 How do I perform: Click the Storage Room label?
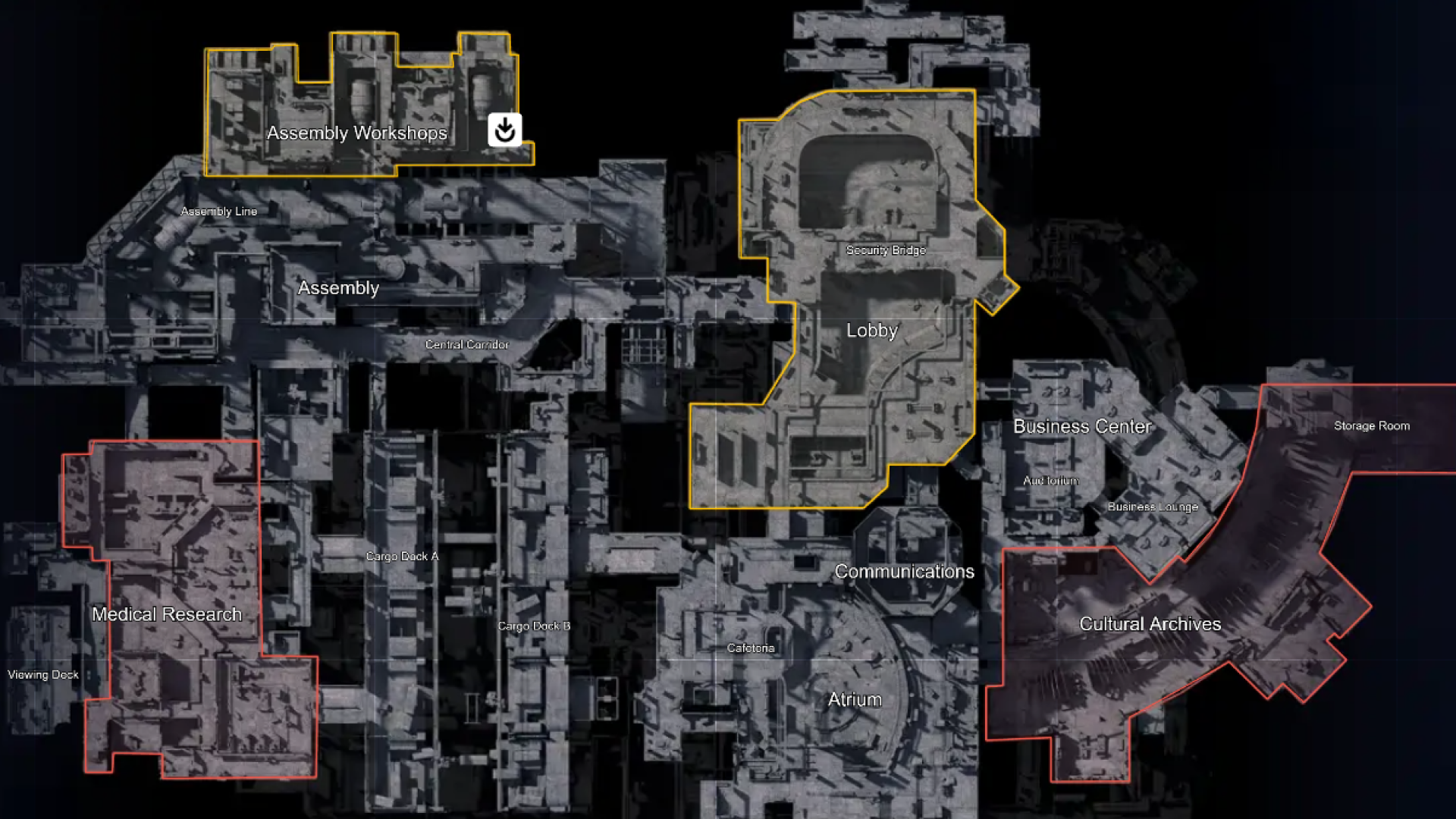click(1372, 425)
